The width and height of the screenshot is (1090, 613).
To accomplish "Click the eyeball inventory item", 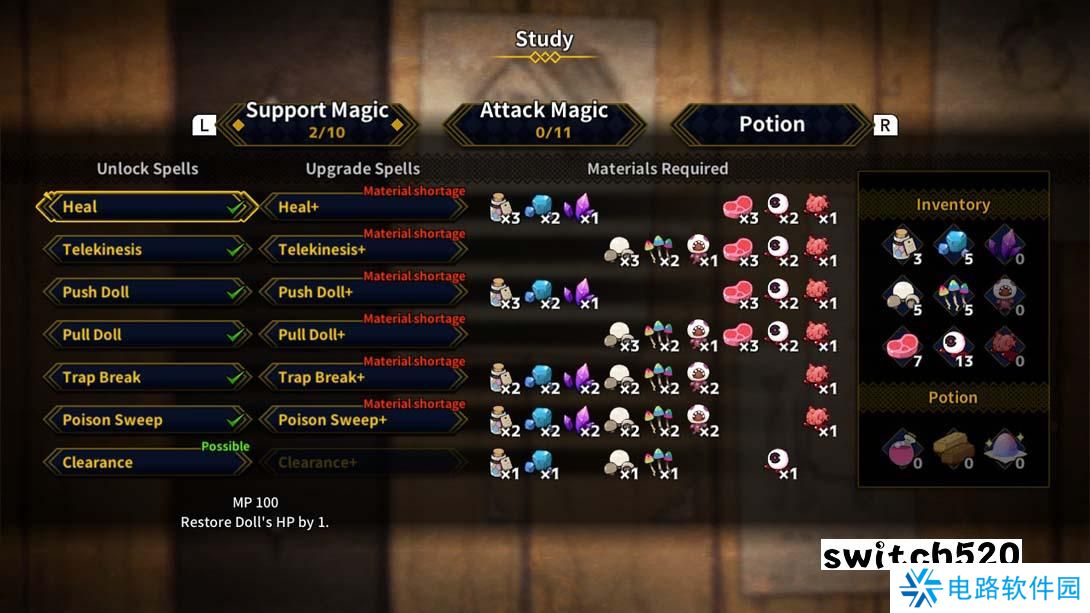I will tap(952, 348).
